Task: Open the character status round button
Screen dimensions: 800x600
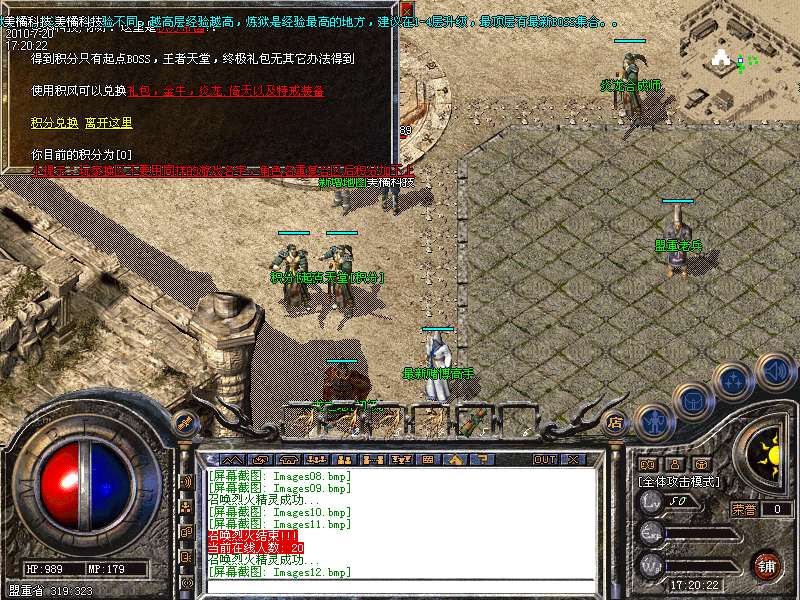Action: pos(653,421)
